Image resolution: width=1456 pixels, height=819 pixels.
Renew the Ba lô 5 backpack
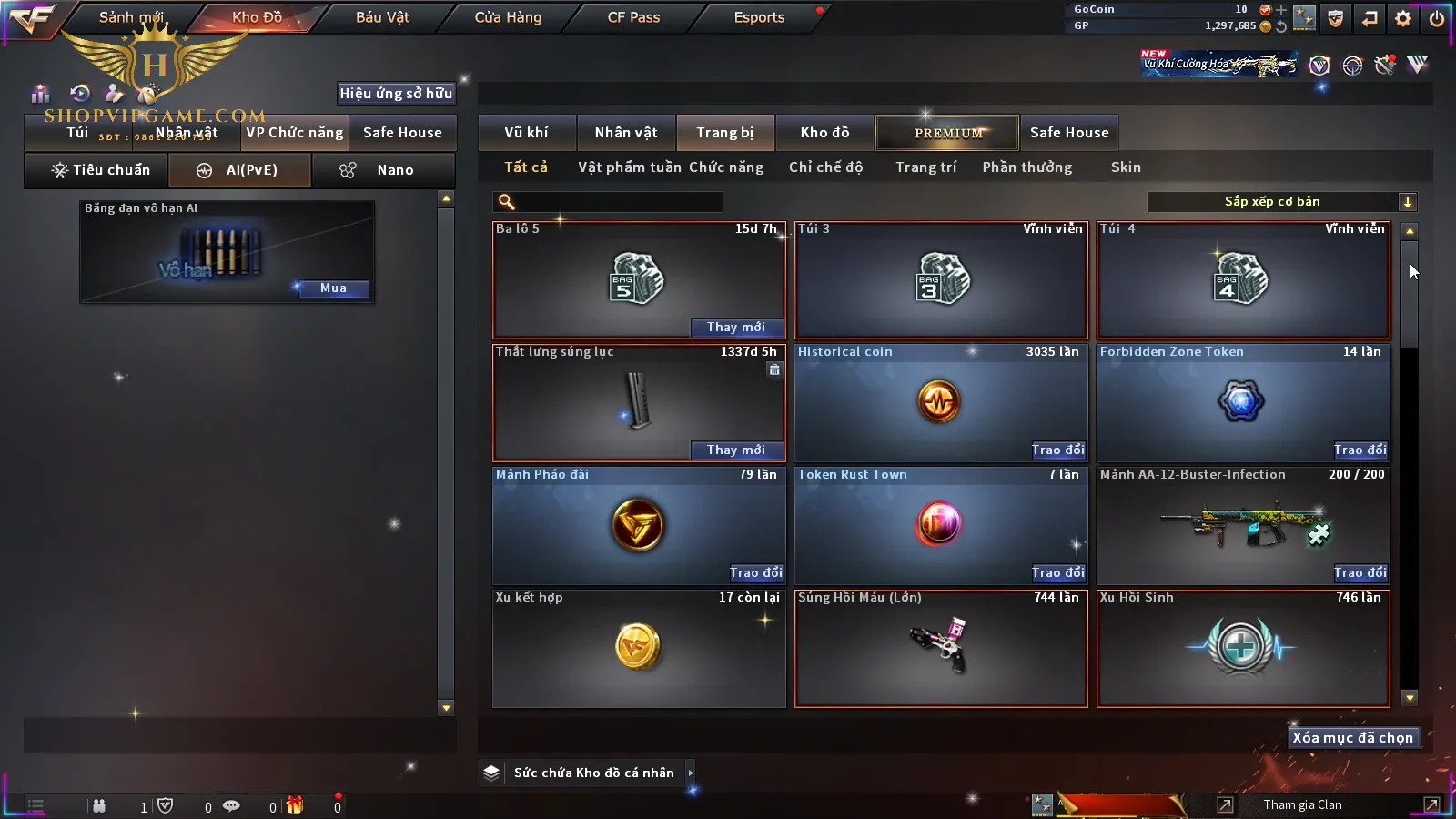point(735,328)
